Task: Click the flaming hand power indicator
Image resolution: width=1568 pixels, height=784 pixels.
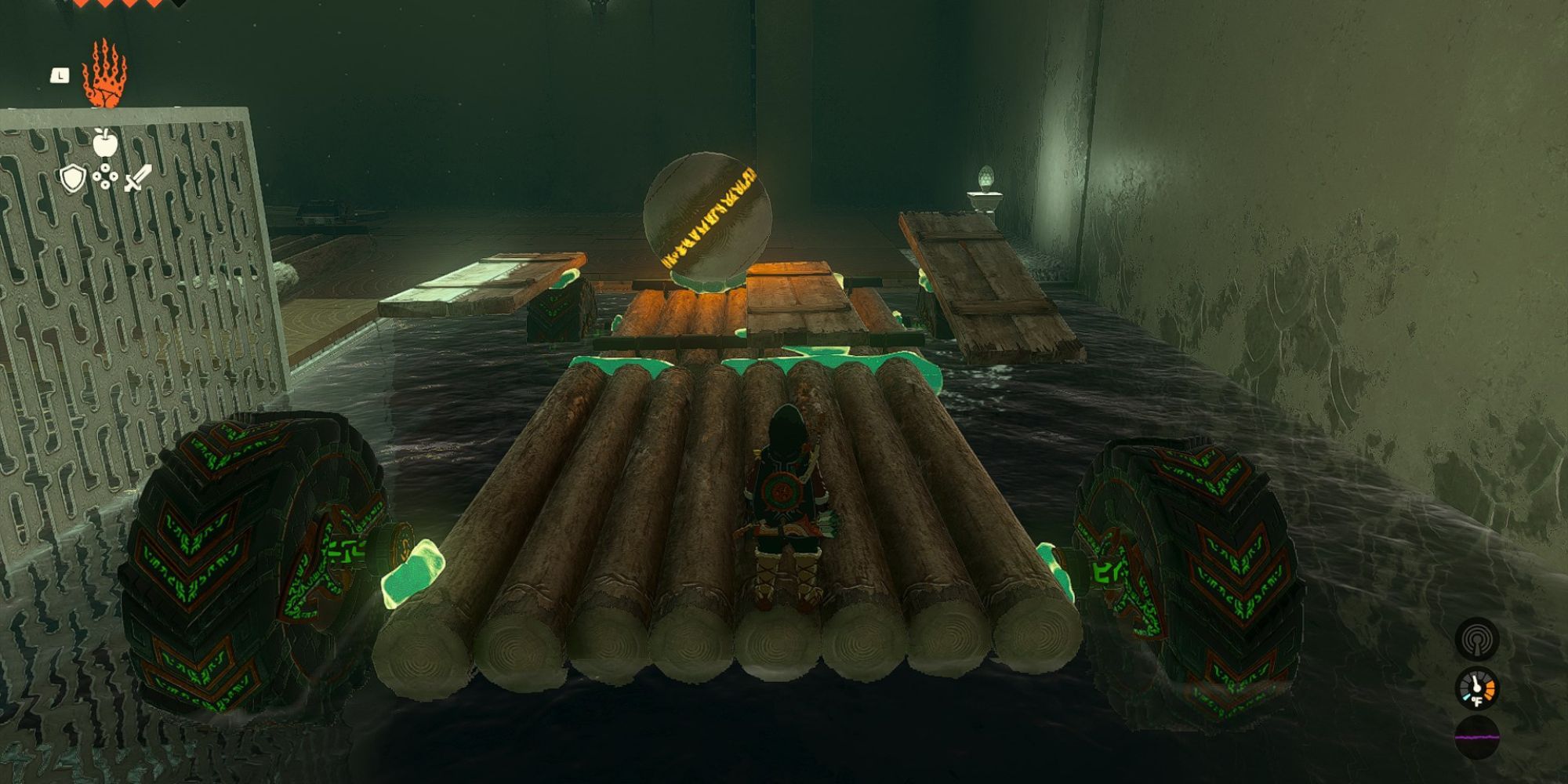Action: (107, 75)
